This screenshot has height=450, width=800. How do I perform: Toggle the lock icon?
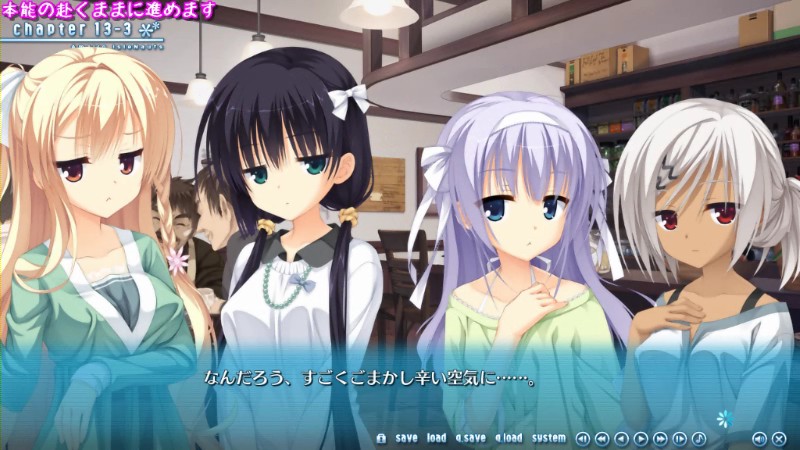(380, 438)
